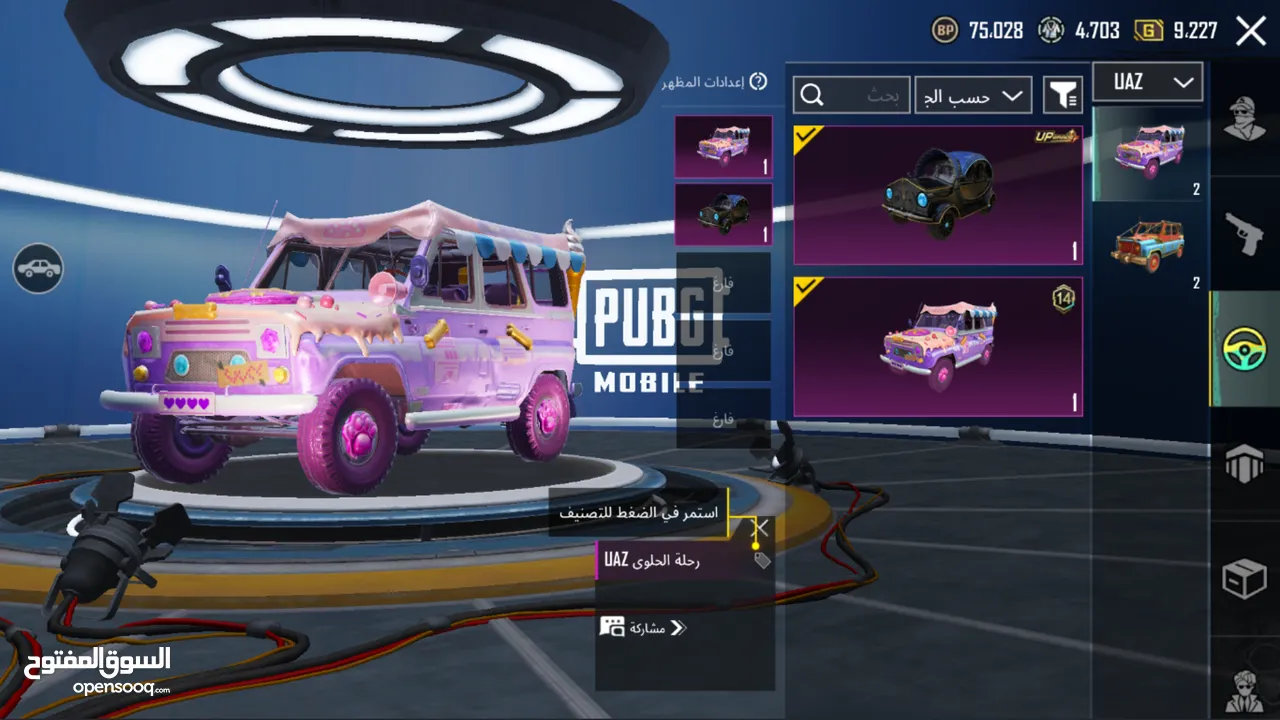Switch to the character outfit tab
Image resolution: width=1280 pixels, height=720 pixels.
tap(1245, 122)
